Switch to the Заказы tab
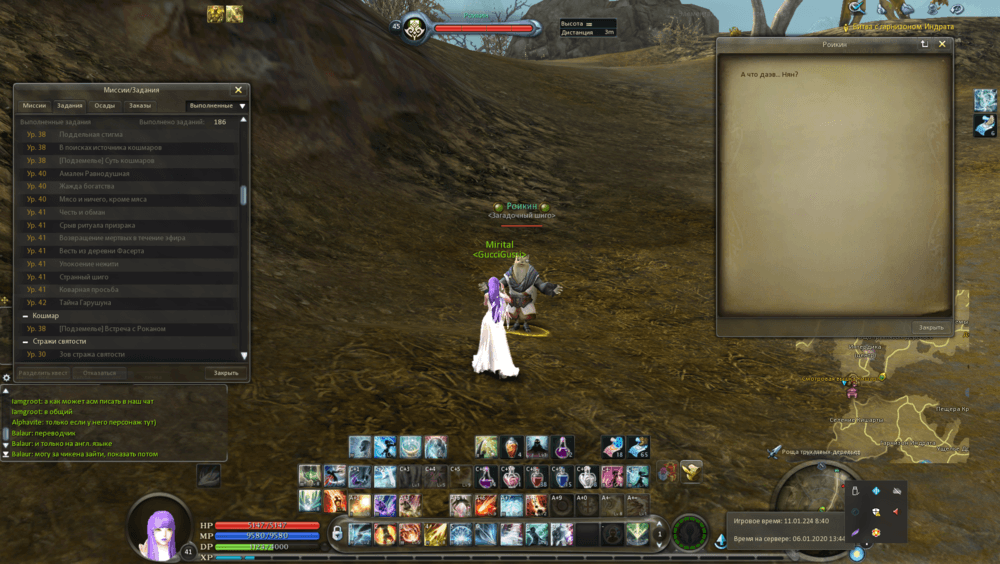Viewport: 1000px width, 564px height. 140,105
